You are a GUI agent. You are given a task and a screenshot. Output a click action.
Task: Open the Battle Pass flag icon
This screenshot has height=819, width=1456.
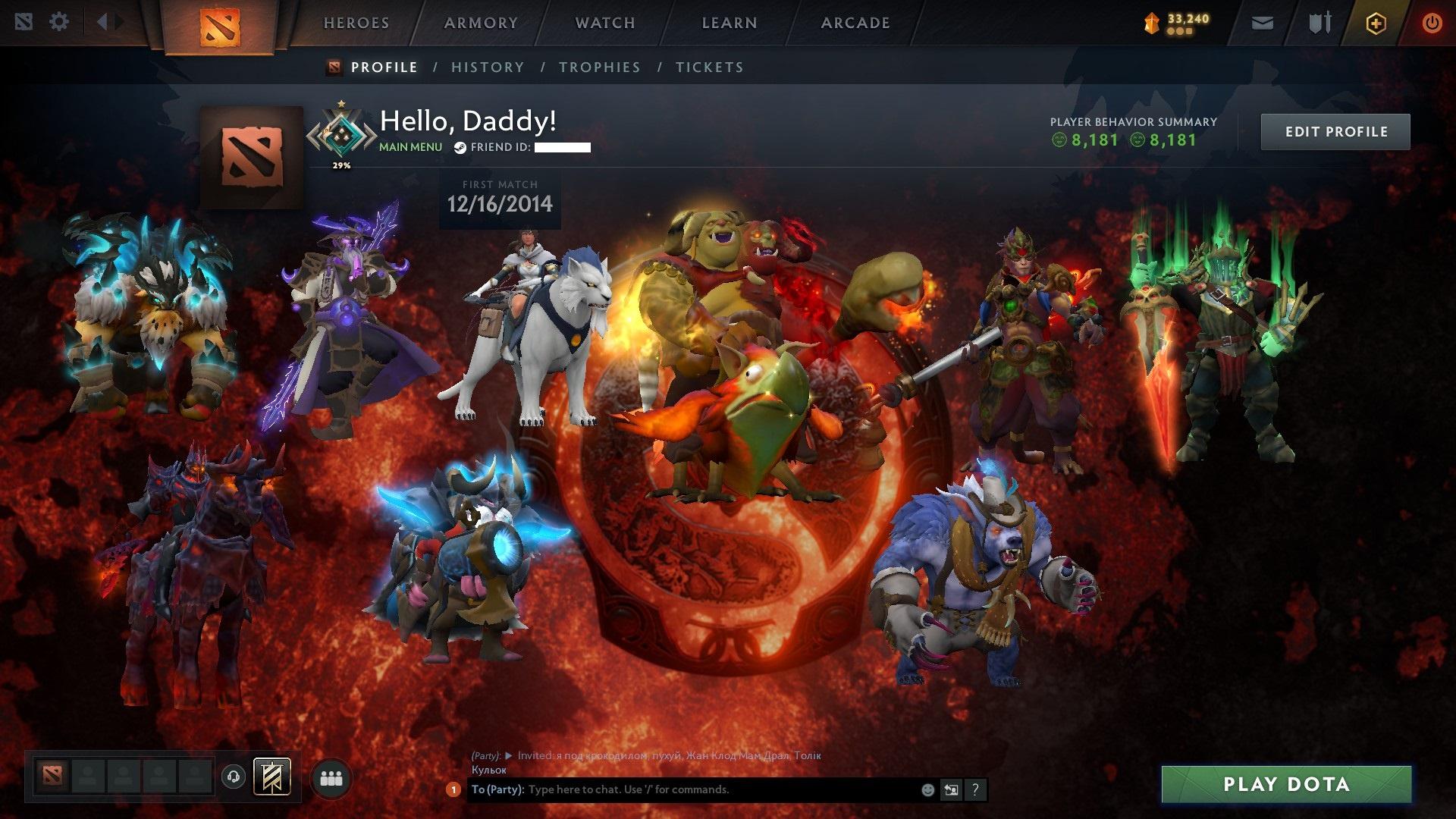273,775
